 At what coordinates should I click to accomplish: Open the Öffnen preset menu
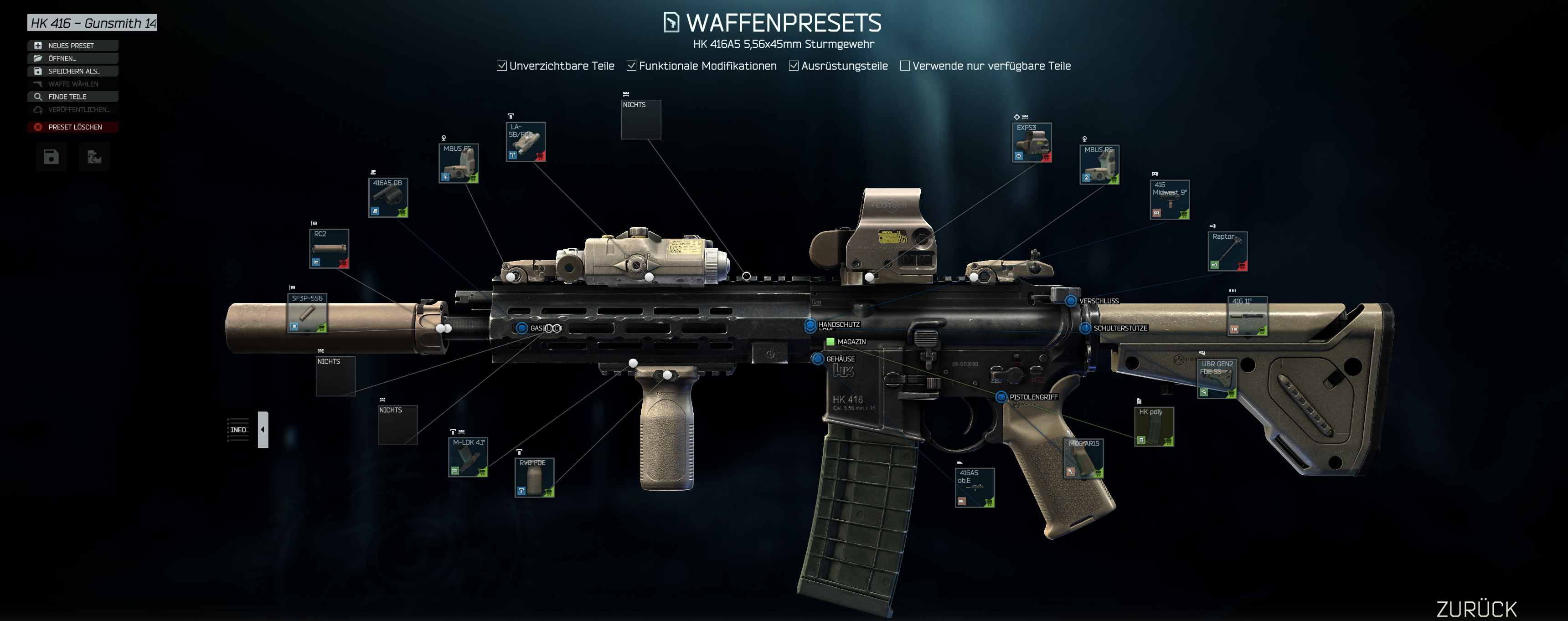tap(72, 58)
